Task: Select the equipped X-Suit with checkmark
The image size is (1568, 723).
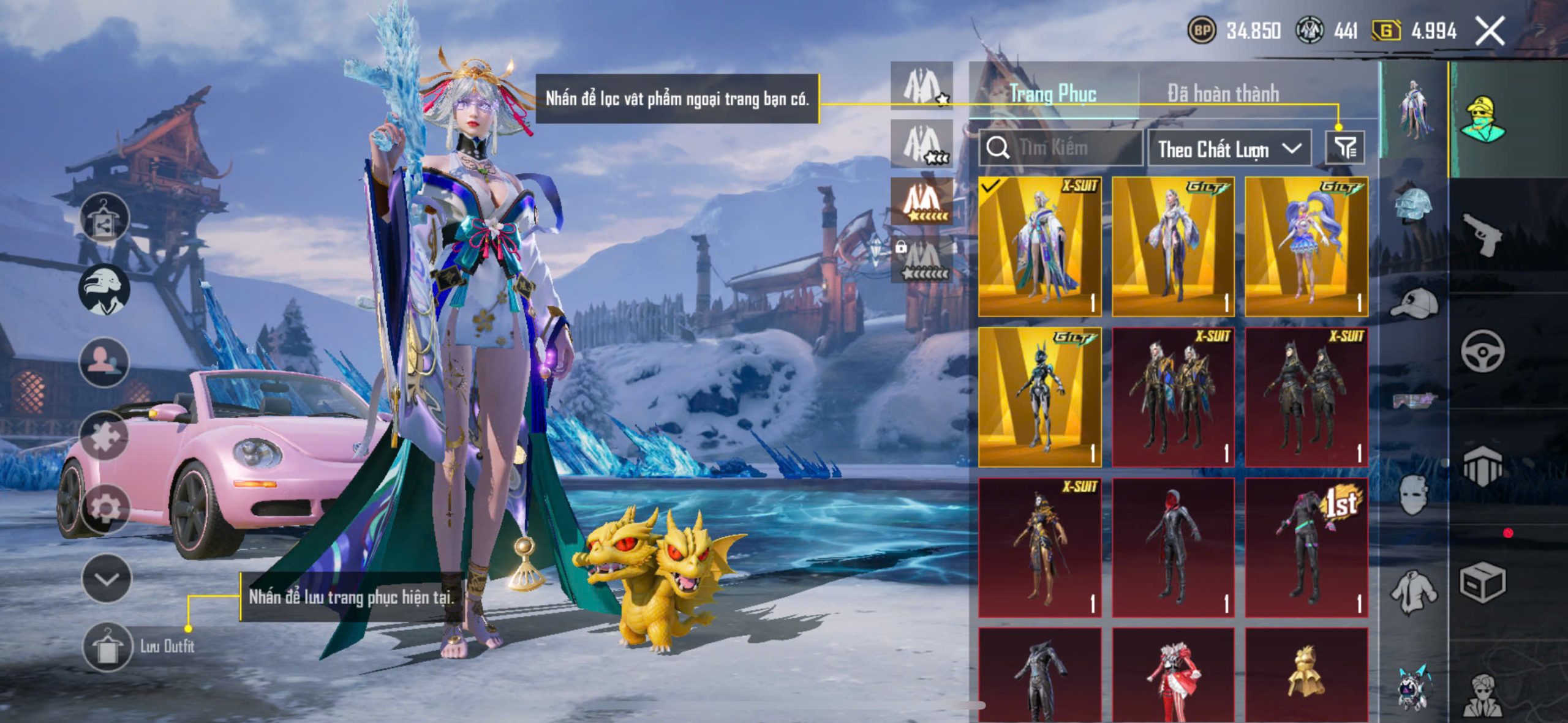Action: (1039, 247)
